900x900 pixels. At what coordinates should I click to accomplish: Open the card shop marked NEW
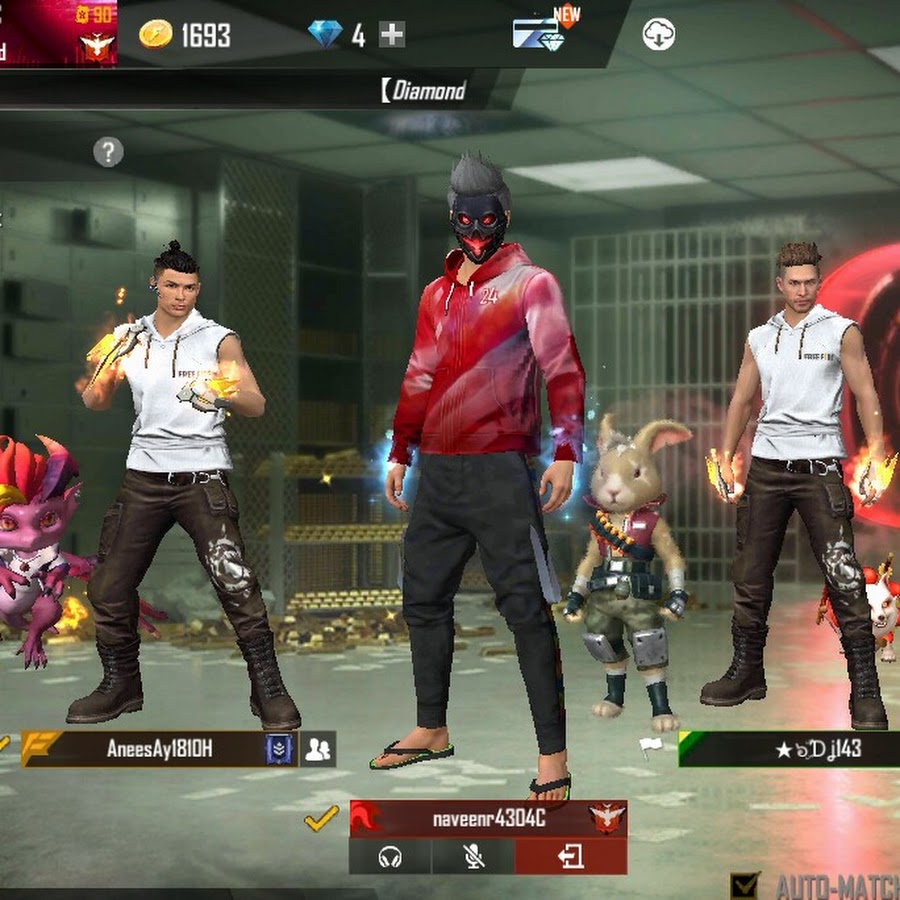539,33
